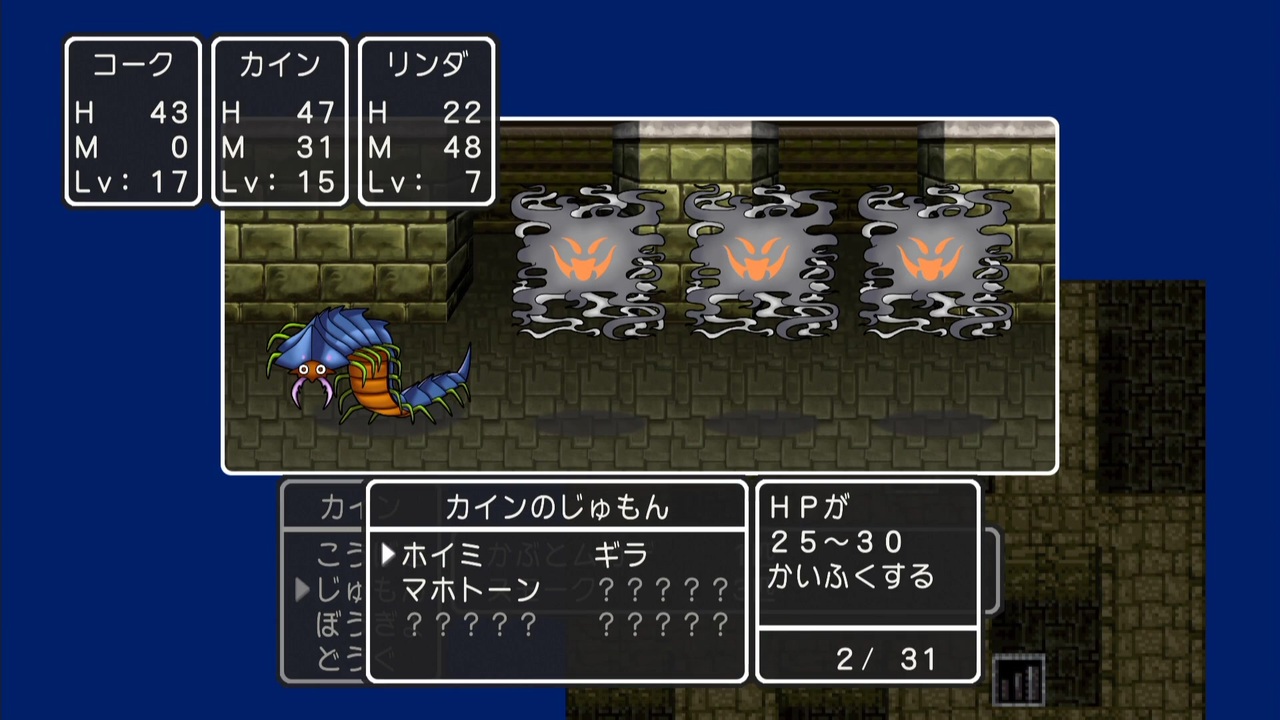
Task: Select the Dougu (どうぐ) item command
Action: pos(330,655)
